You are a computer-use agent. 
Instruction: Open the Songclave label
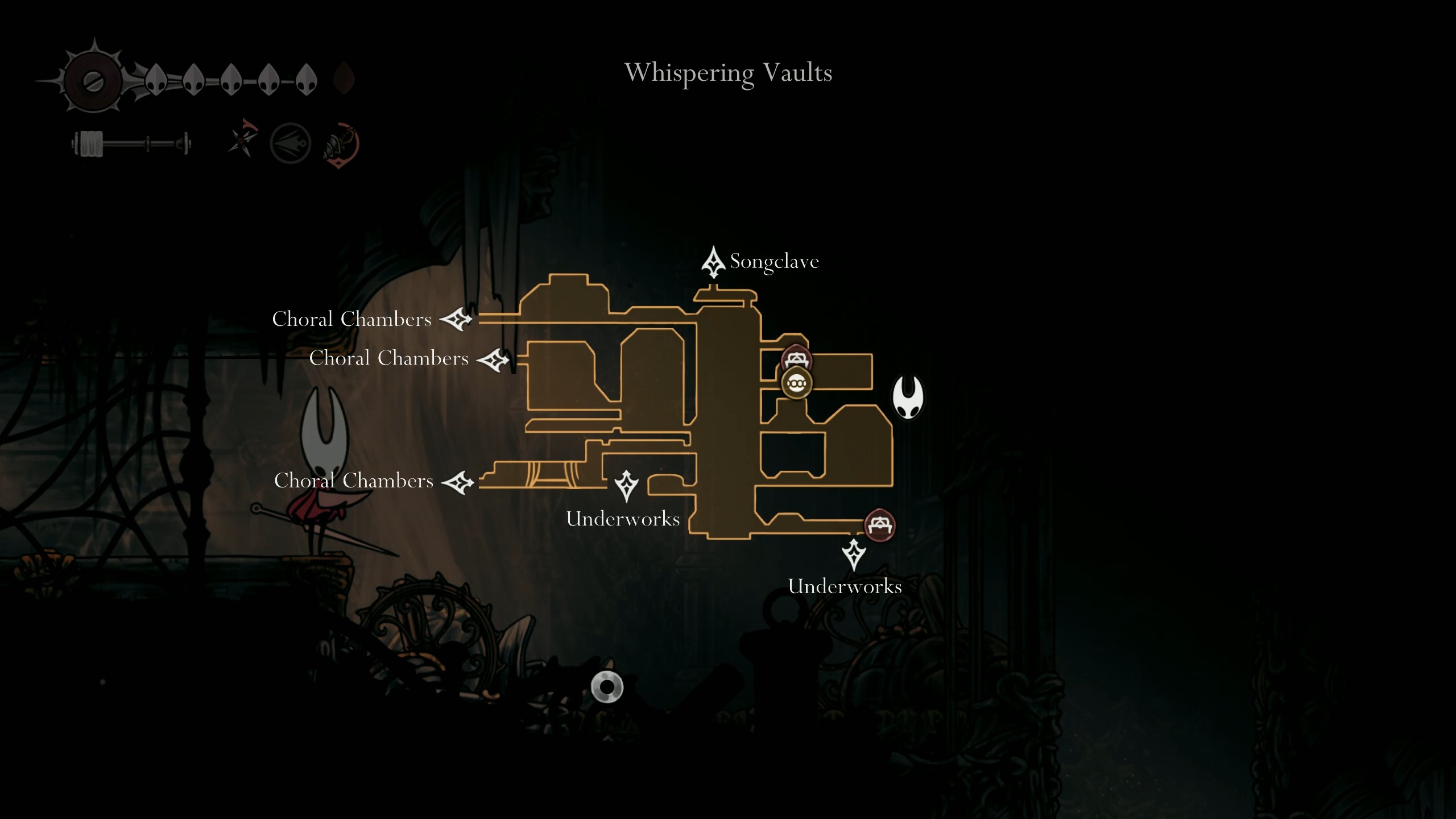coord(774,262)
